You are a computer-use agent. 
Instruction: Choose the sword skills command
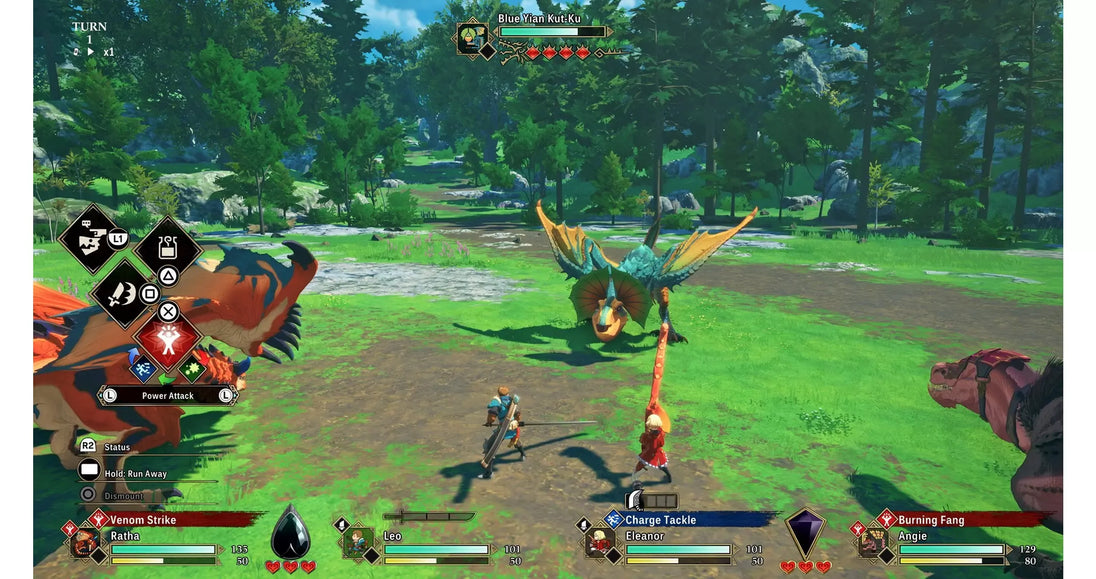pos(123,292)
